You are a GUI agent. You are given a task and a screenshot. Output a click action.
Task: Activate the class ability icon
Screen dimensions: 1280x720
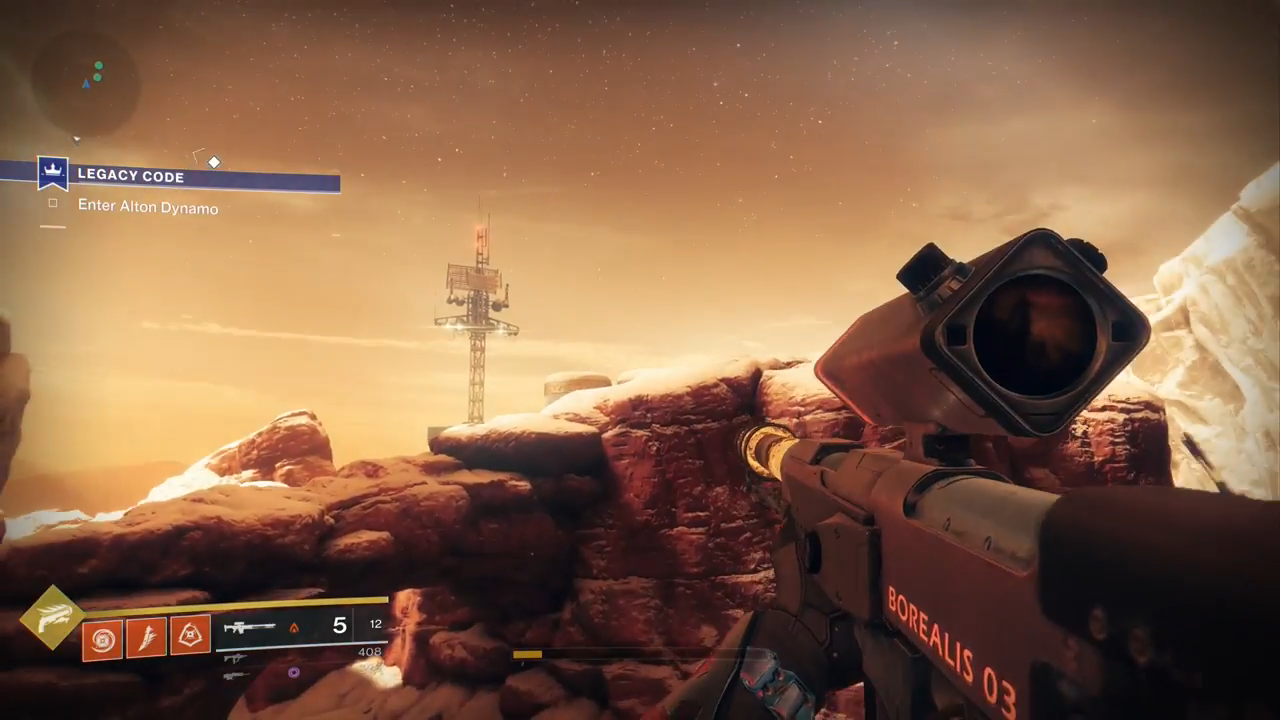(190, 635)
